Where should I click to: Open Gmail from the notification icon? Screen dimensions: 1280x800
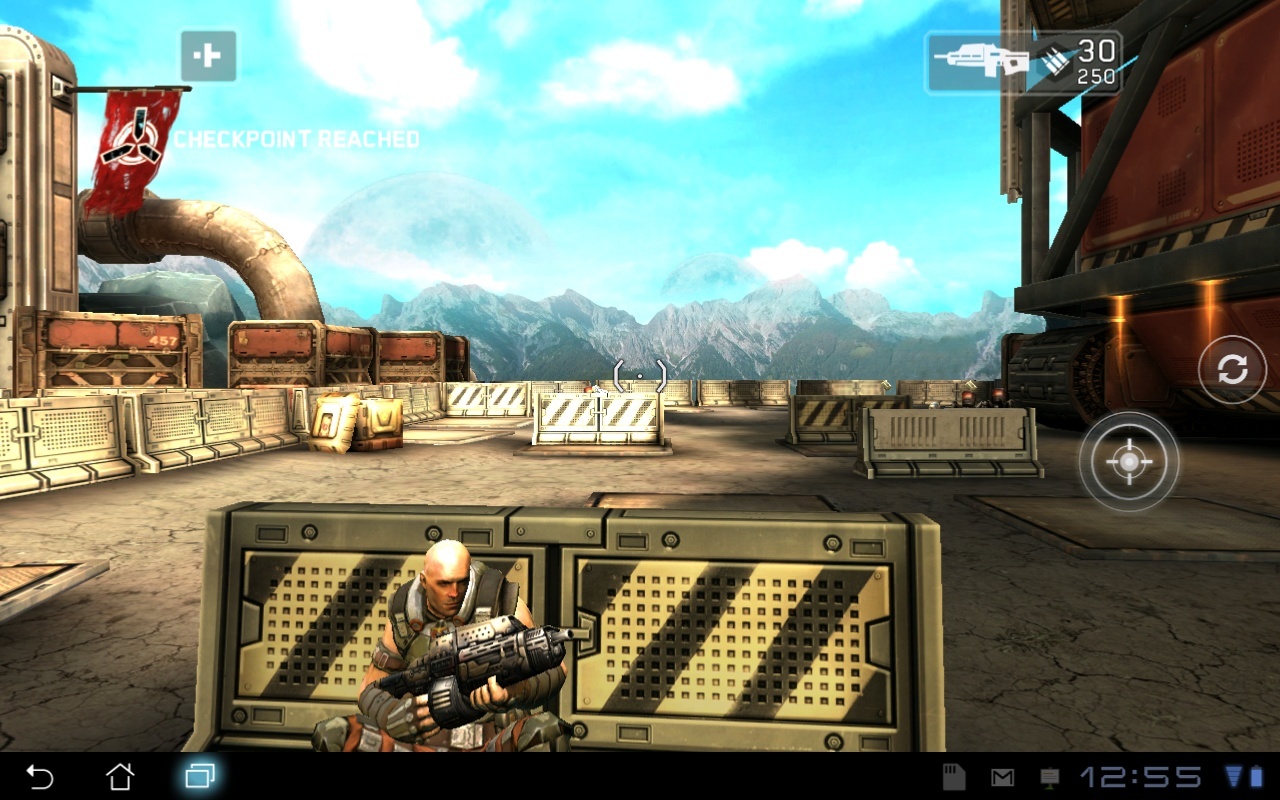pyautogui.click(x=1004, y=777)
